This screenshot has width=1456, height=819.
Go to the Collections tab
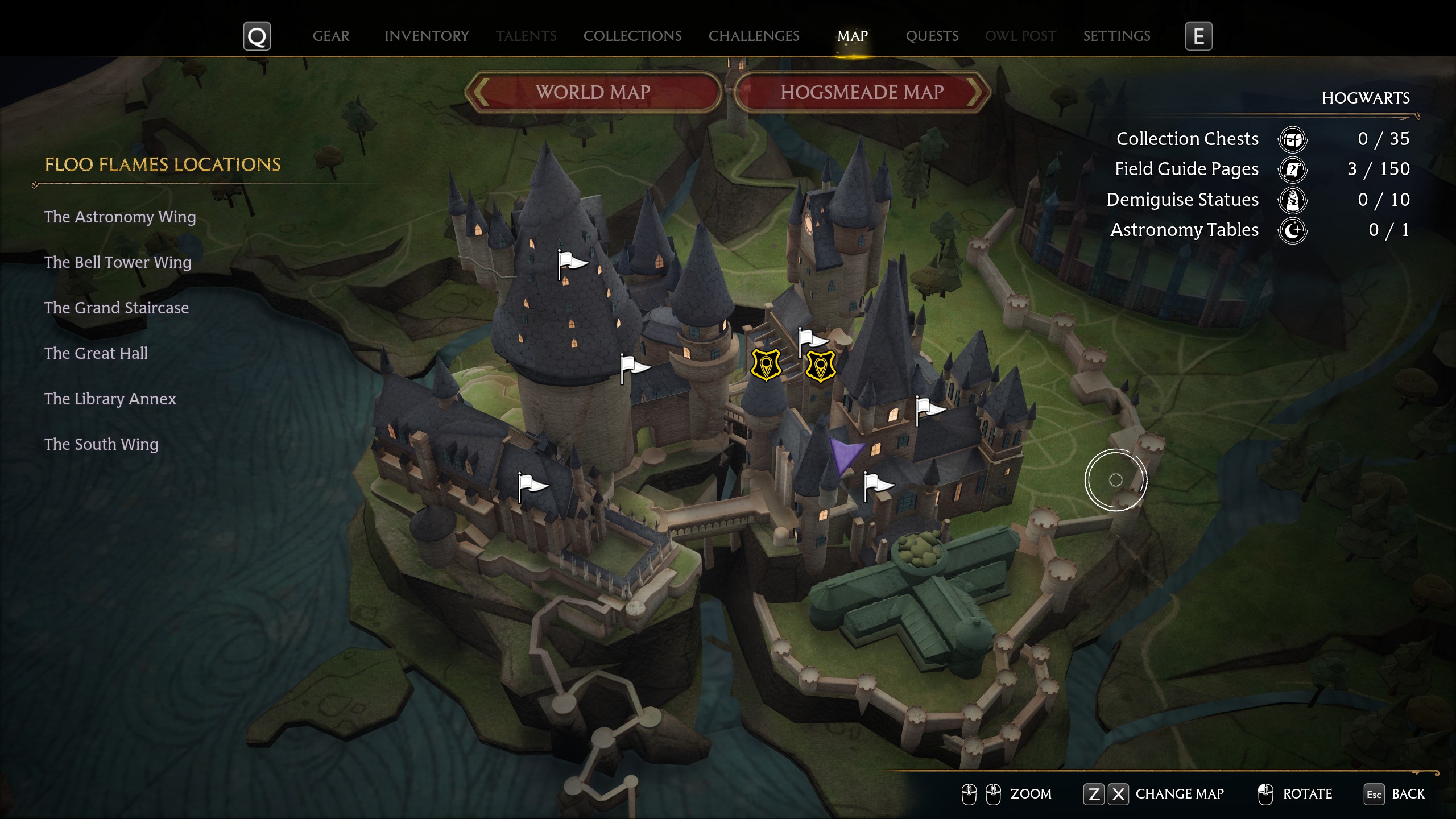click(632, 36)
